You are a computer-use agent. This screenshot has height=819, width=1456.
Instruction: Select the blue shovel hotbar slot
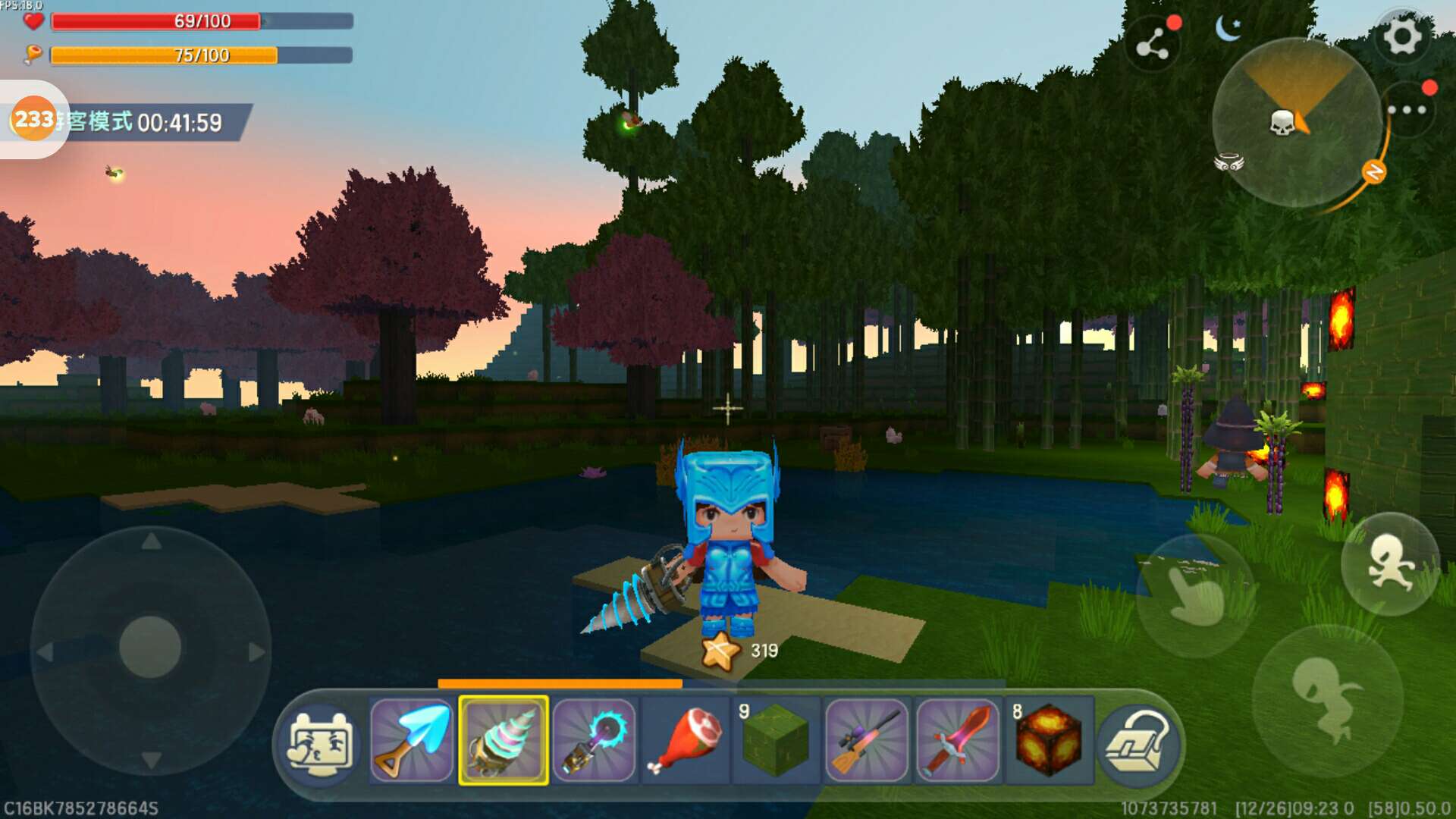coord(412,740)
